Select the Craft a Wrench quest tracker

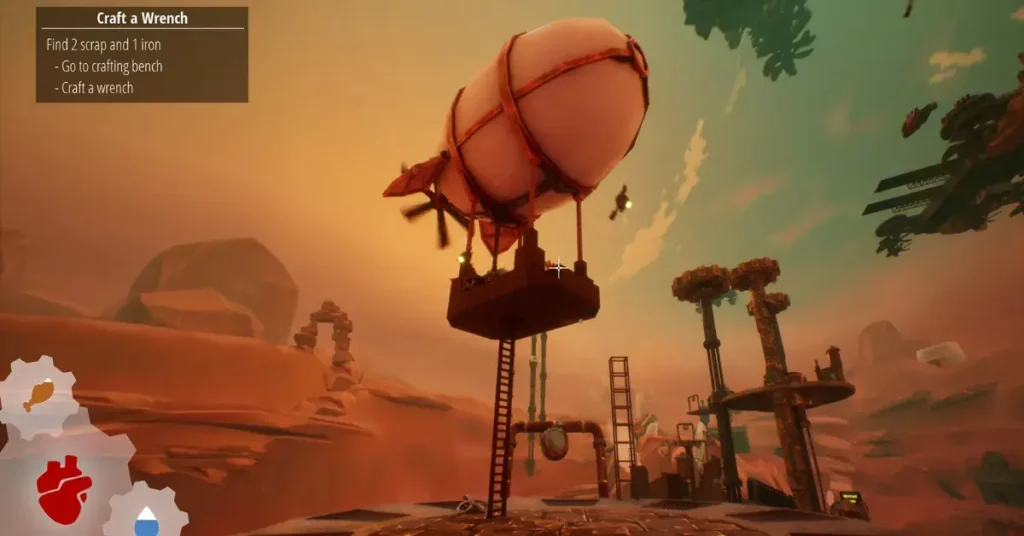(142, 54)
